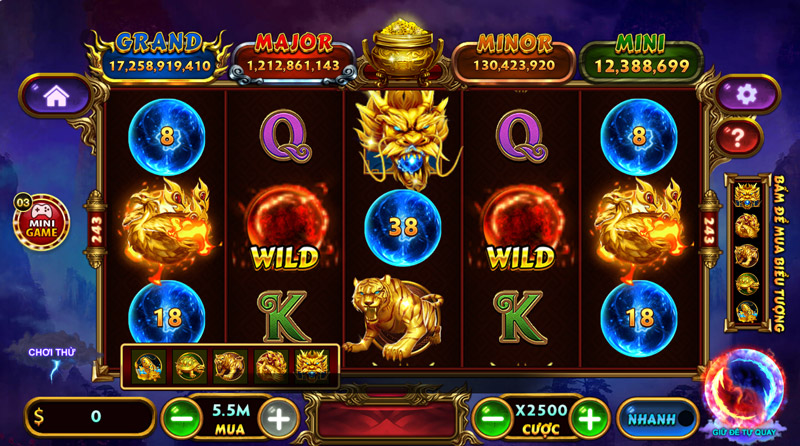Go to the home screen
Screen dimensions: 800x446
click(x=55, y=96)
